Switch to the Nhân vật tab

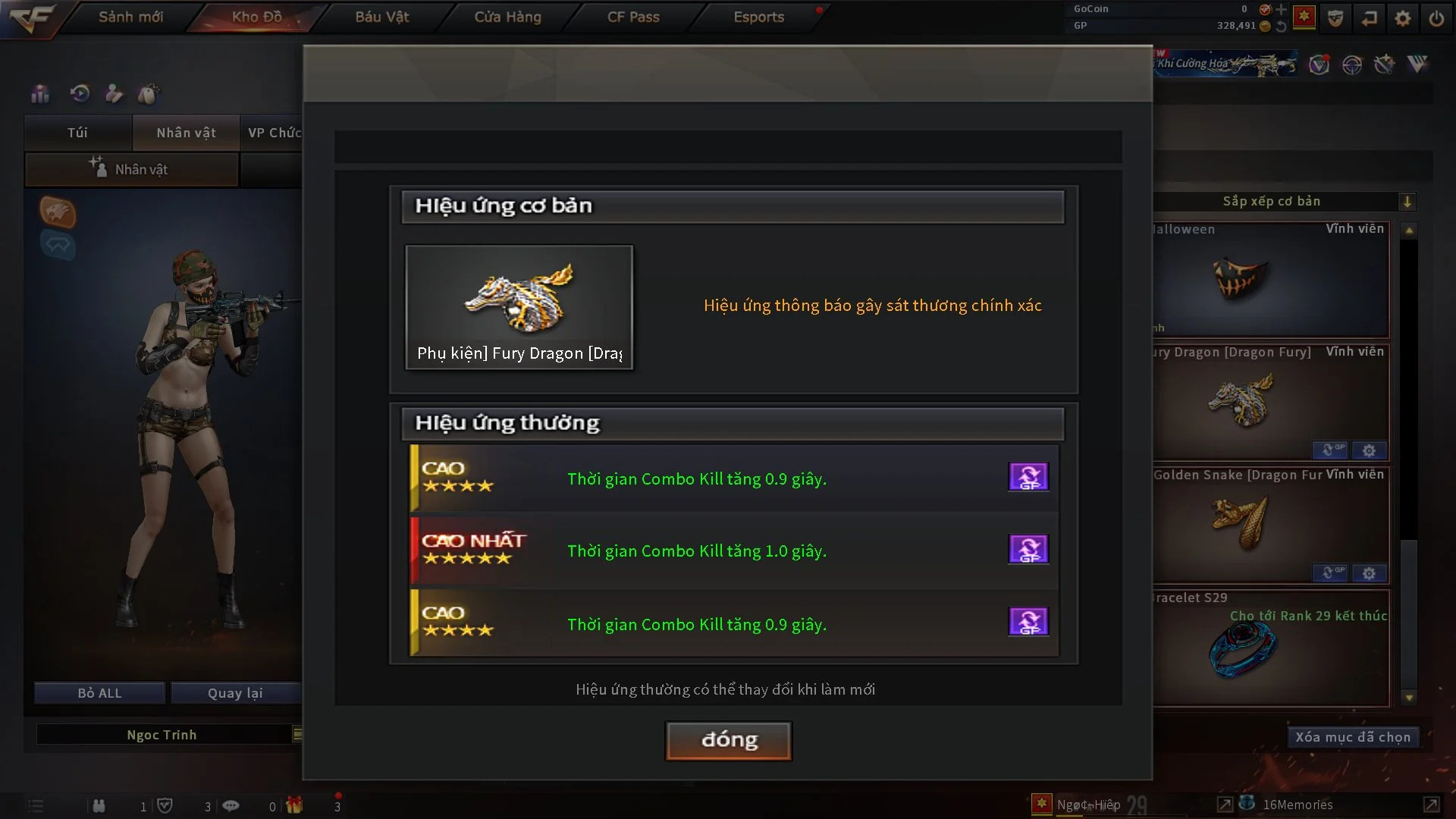point(186,133)
